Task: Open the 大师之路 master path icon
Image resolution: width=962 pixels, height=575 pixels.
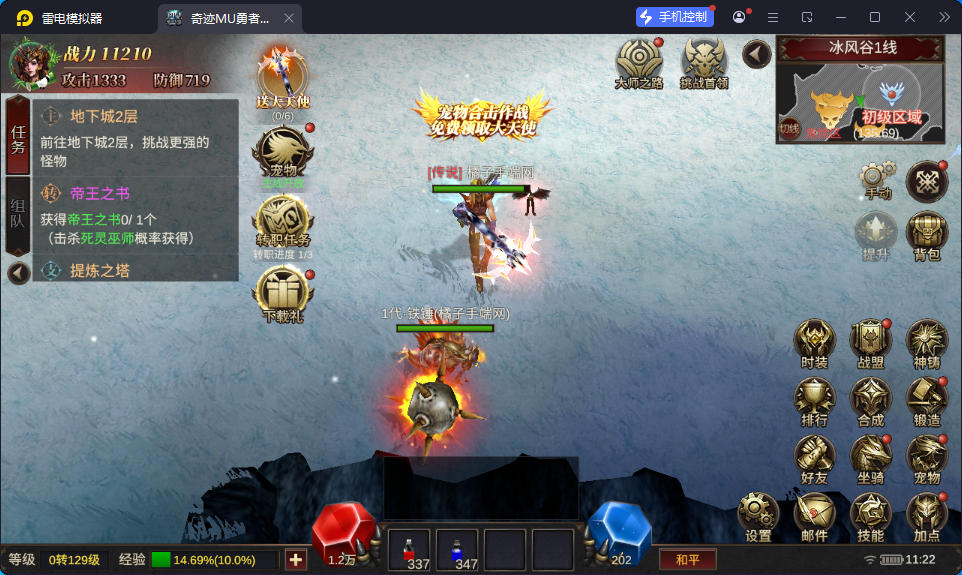Action: pos(639,62)
